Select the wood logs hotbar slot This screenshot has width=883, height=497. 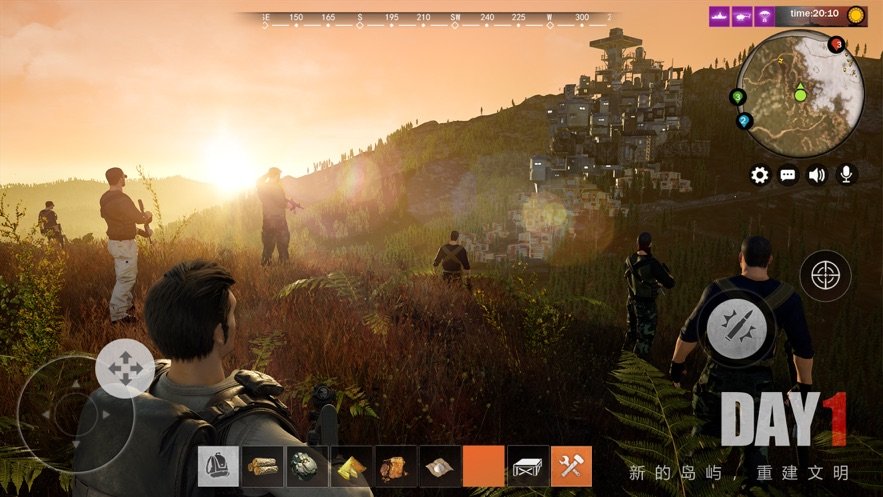click(262, 466)
